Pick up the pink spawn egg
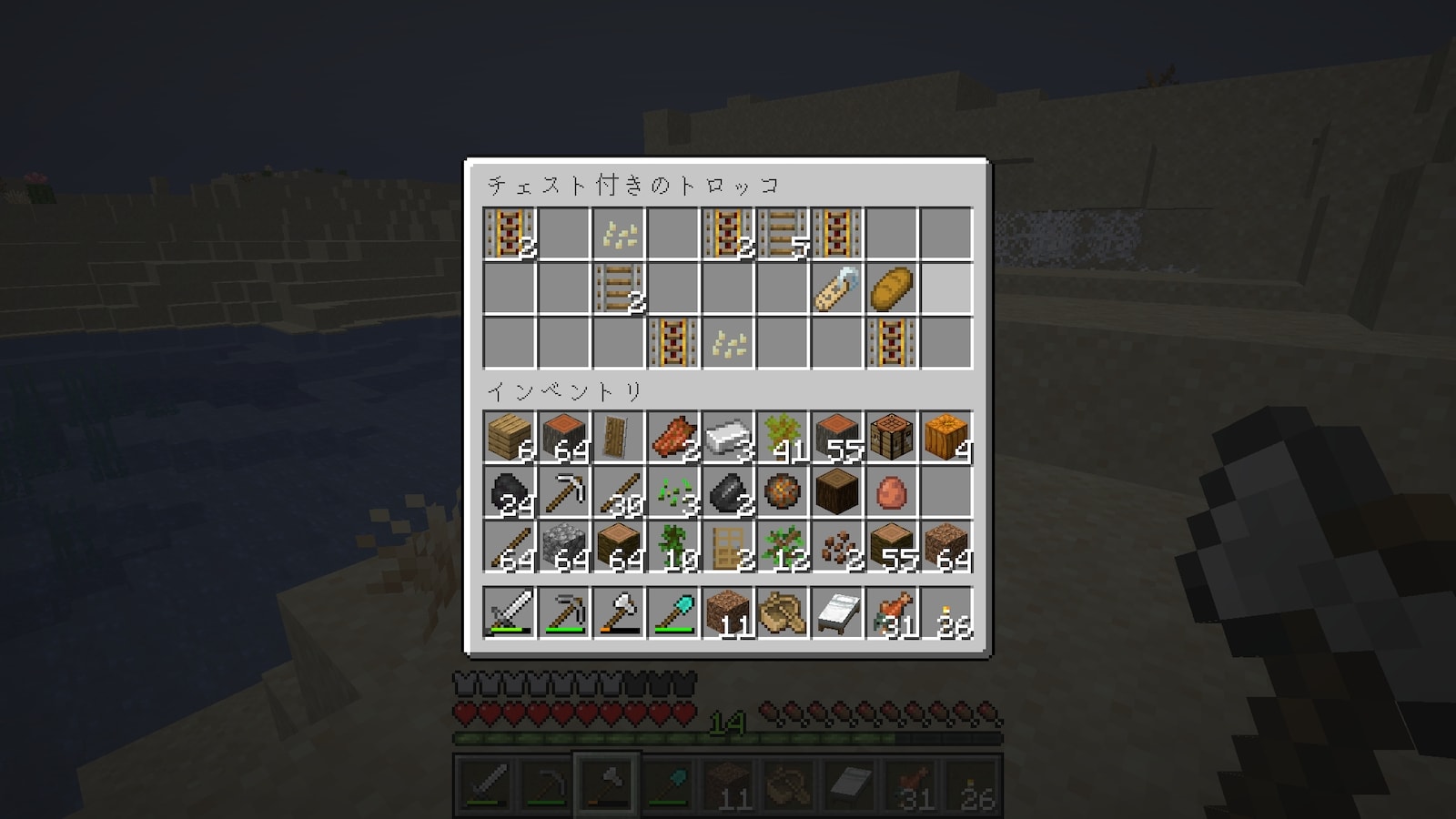 [x=891, y=492]
